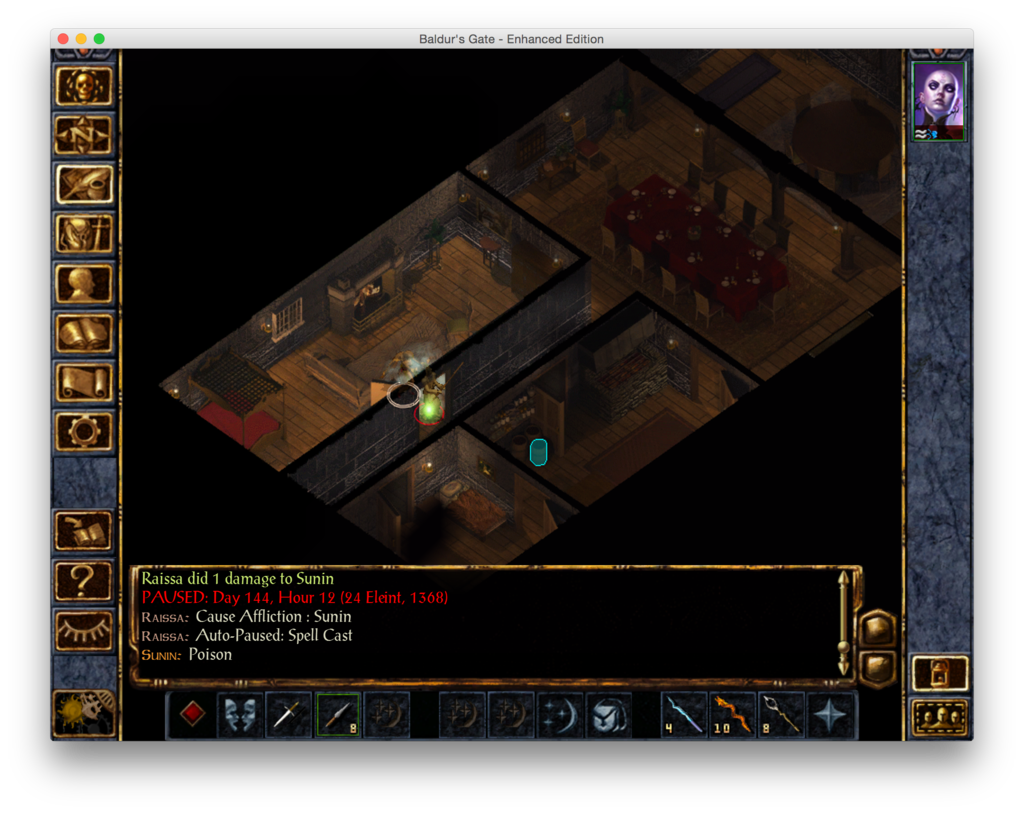Open game options with the gear button
The height and width of the screenshot is (813, 1024).
84,432
